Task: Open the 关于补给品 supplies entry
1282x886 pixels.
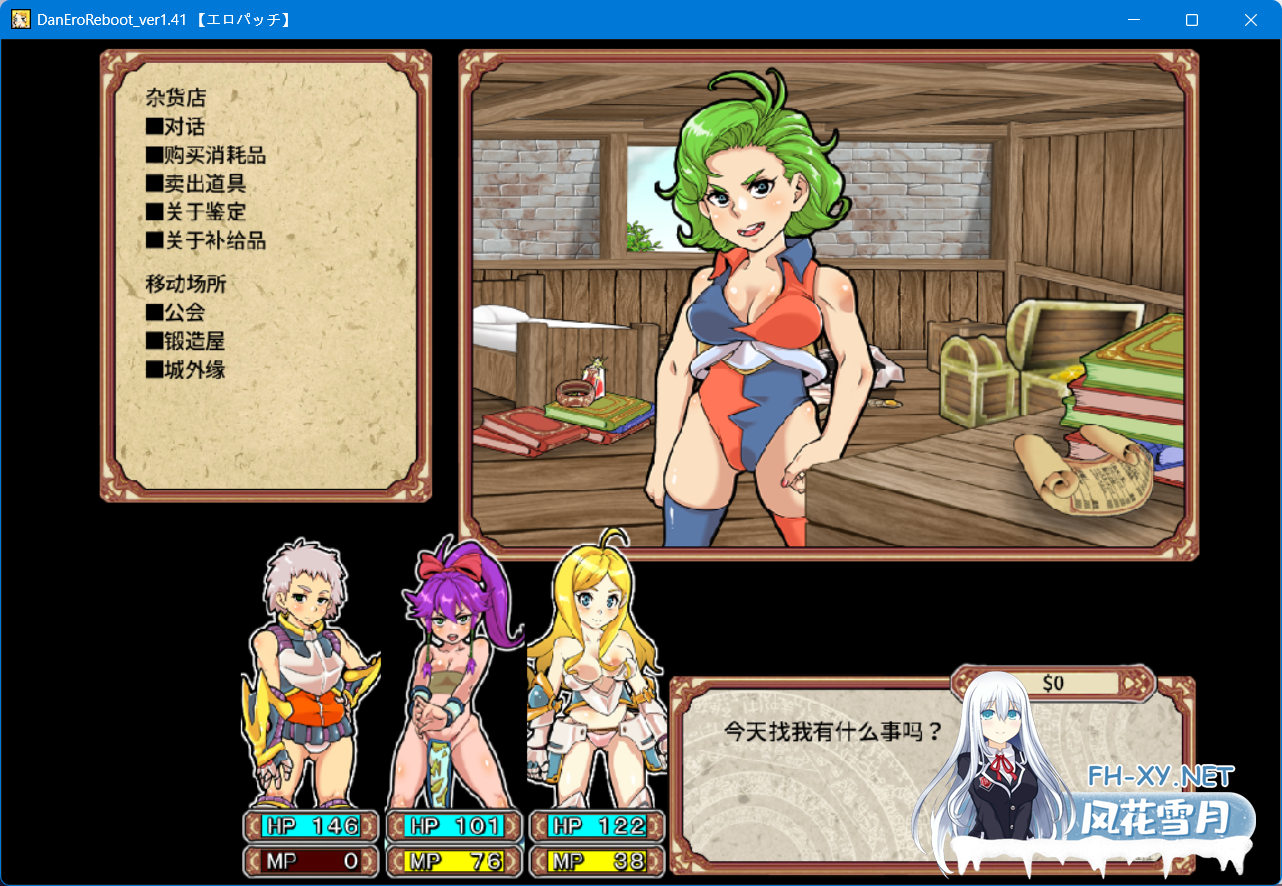Action: pyautogui.click(x=206, y=241)
